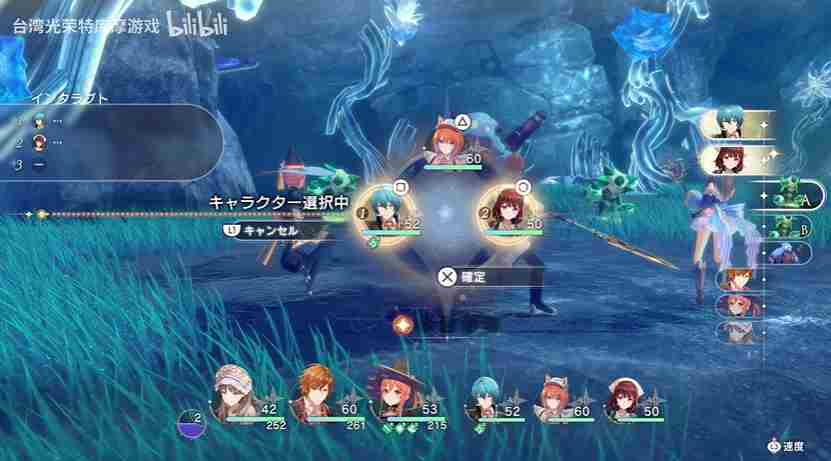
Task: Click the enemy B entry in turn order
Action: pyautogui.click(x=790, y=226)
